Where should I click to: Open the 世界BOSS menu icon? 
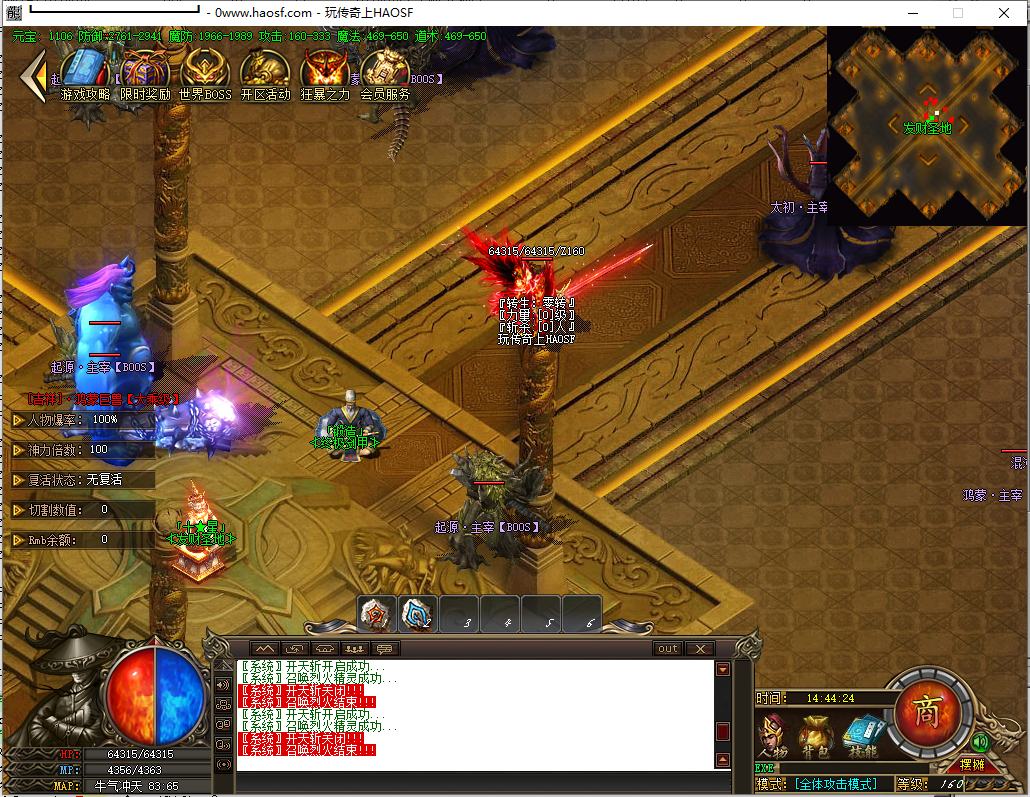pyautogui.click(x=205, y=71)
